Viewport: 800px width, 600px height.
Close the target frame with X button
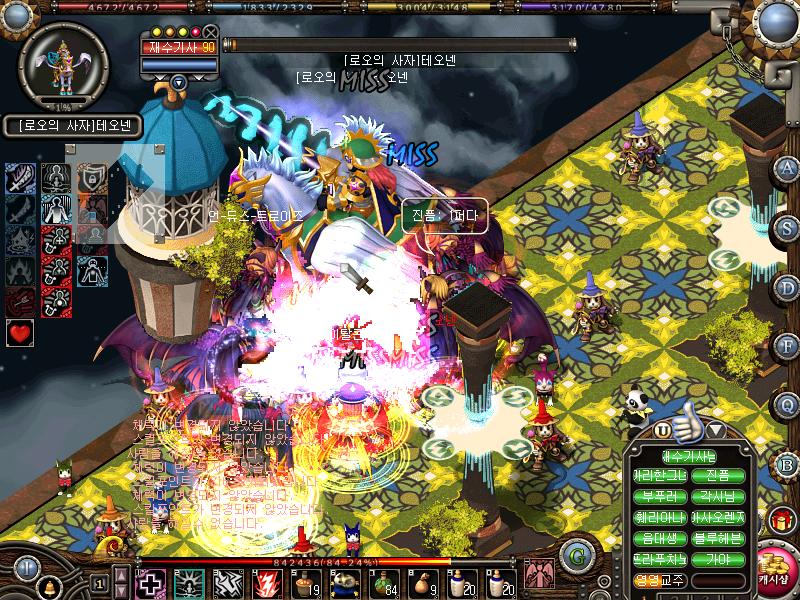click(210, 32)
